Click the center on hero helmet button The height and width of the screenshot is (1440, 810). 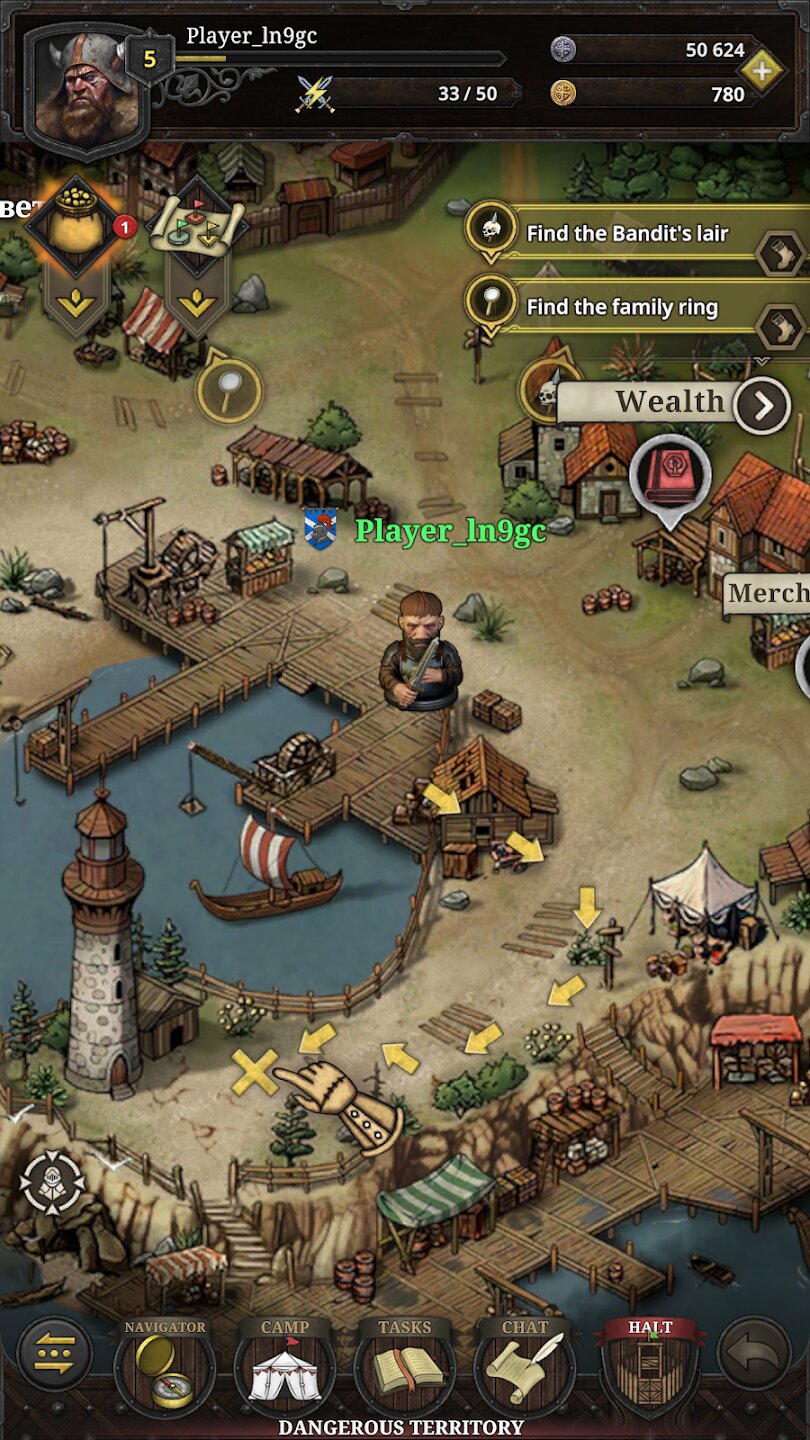tap(52, 1185)
